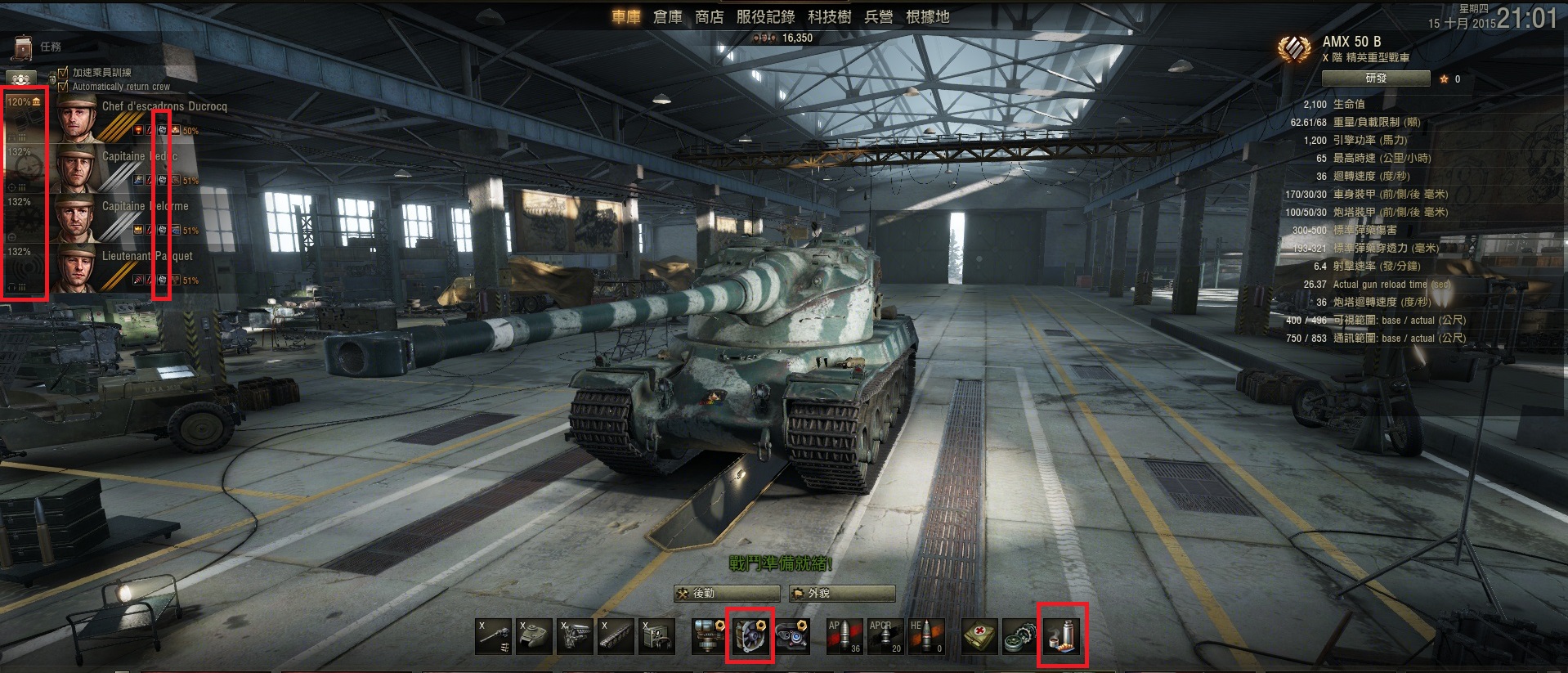Switch to the 商店 store tab

click(x=709, y=17)
